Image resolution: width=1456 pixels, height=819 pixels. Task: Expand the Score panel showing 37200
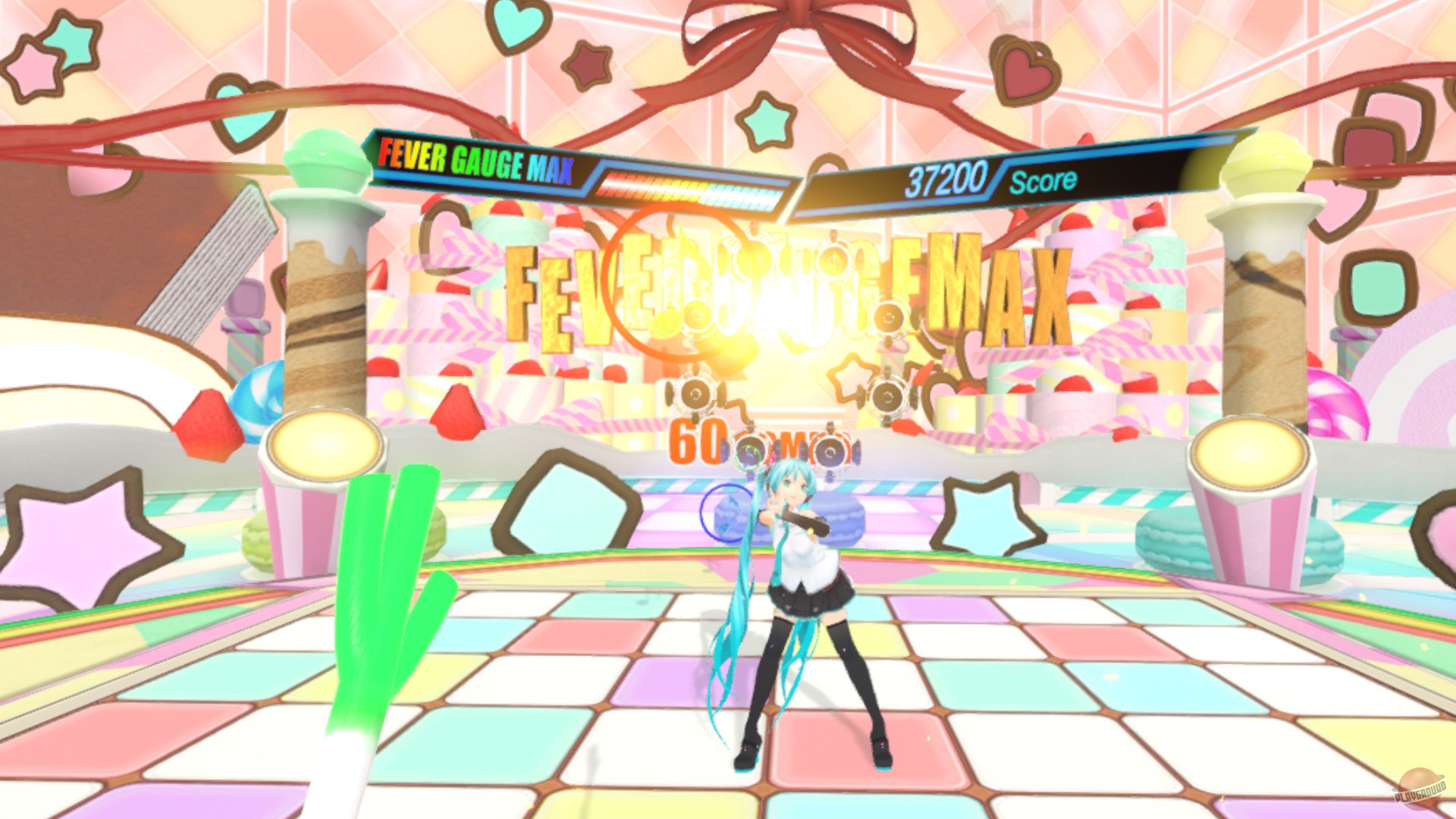coord(948,177)
